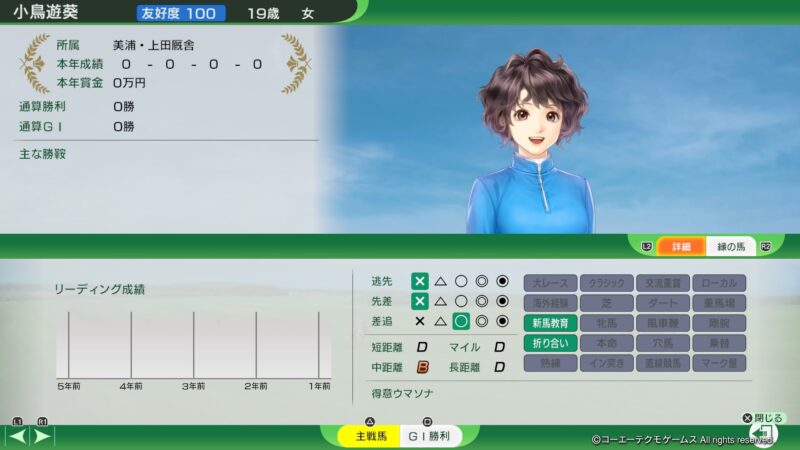Viewport: 800px width, 450px height.
Task: Choose the クラシック trait tag
Action: click(x=606, y=282)
